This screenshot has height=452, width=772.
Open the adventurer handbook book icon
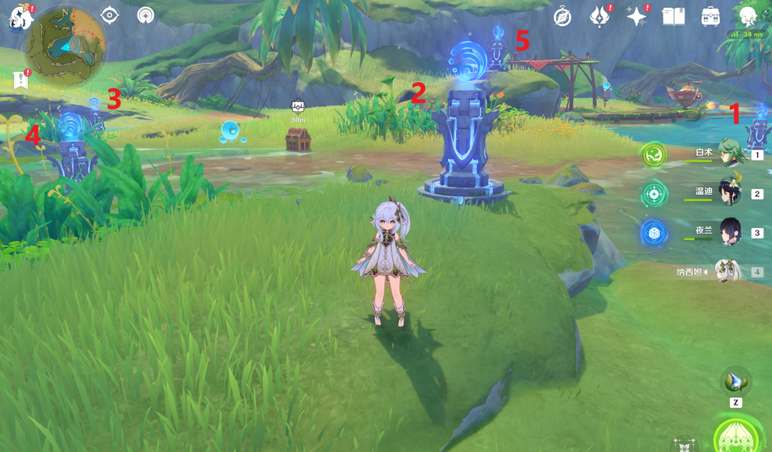click(674, 16)
